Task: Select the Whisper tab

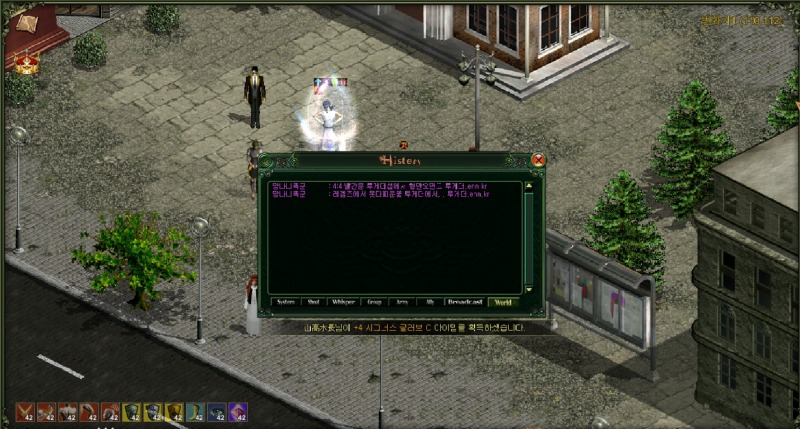Action: (344, 300)
